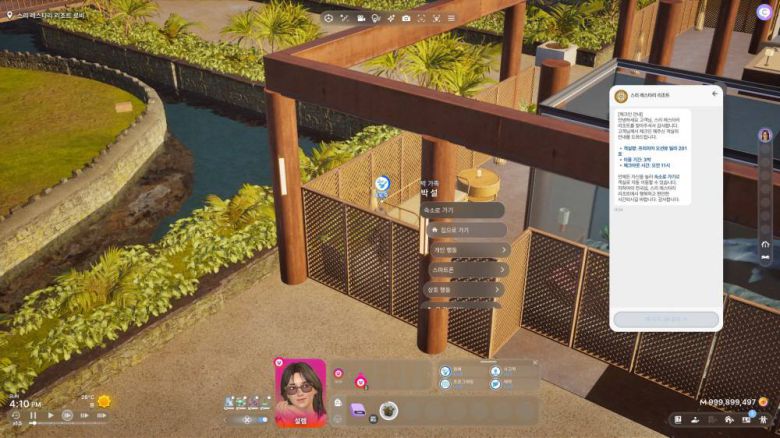Select the purple item in the bottom bar
The width and height of the screenshot is (780, 438).
tap(357, 409)
